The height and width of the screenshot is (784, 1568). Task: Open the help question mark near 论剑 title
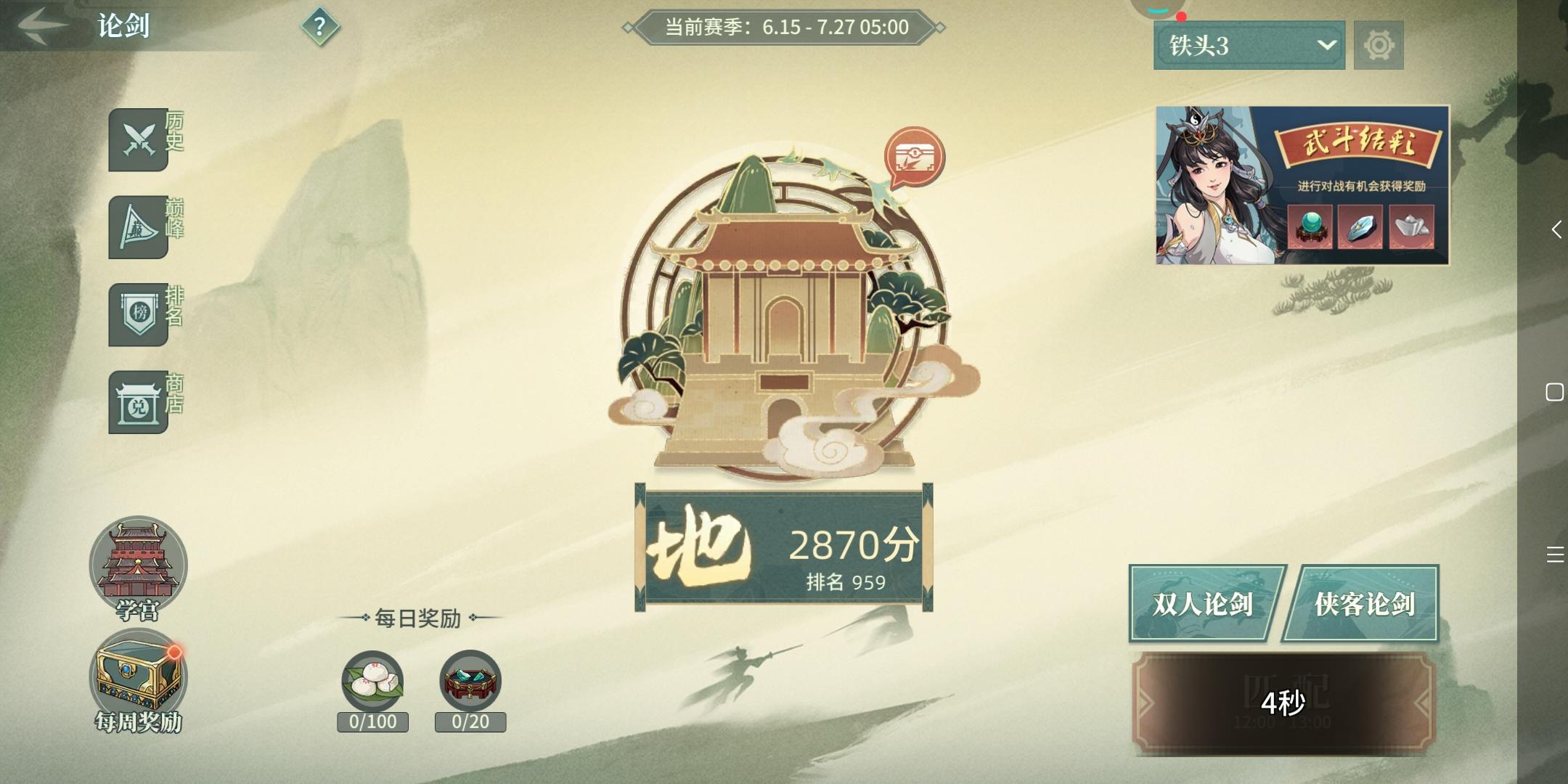click(322, 28)
